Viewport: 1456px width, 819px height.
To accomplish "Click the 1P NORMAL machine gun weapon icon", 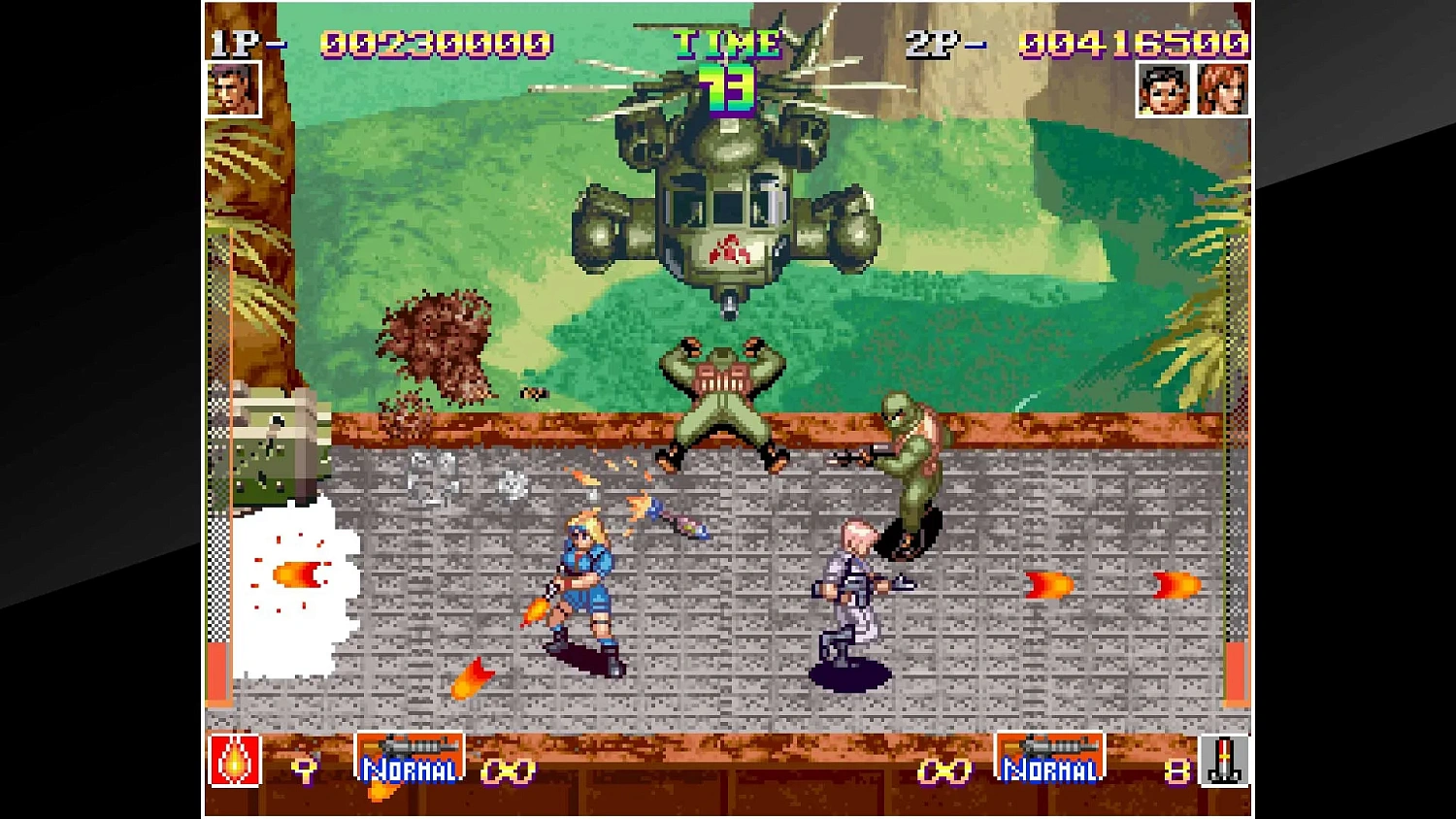I will pyautogui.click(x=410, y=755).
